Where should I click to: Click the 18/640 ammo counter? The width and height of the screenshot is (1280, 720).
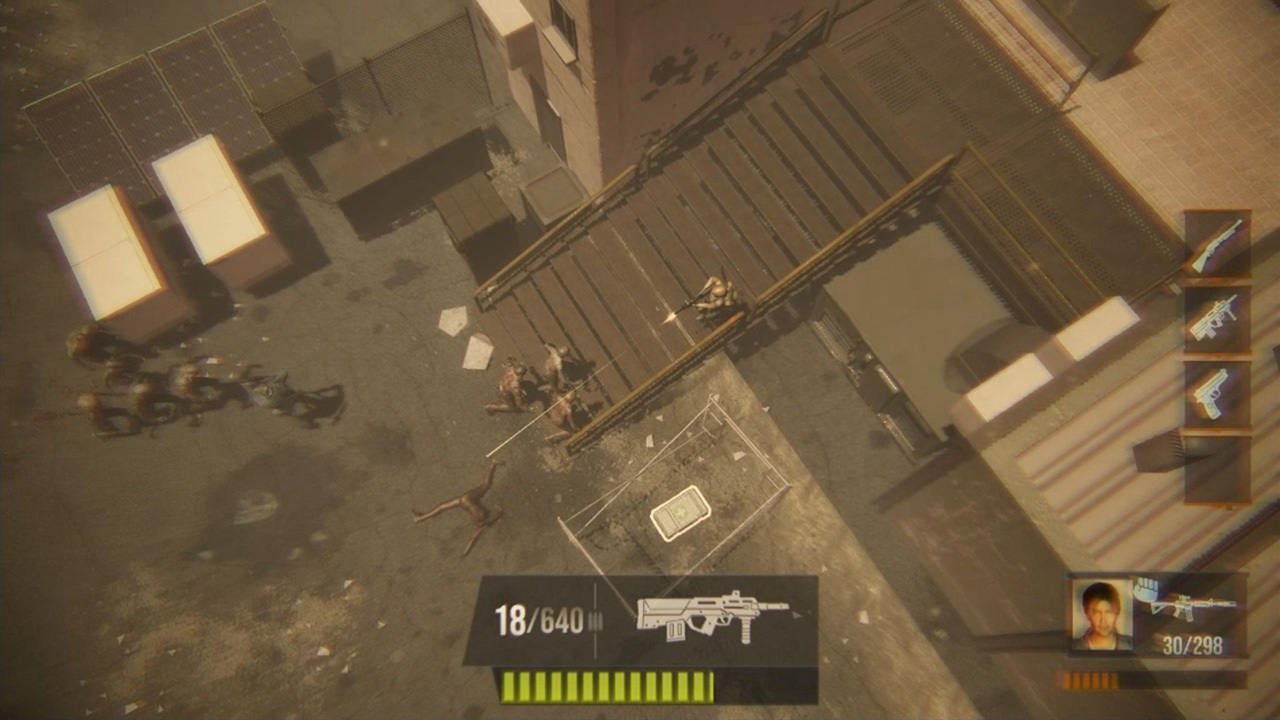(540, 617)
